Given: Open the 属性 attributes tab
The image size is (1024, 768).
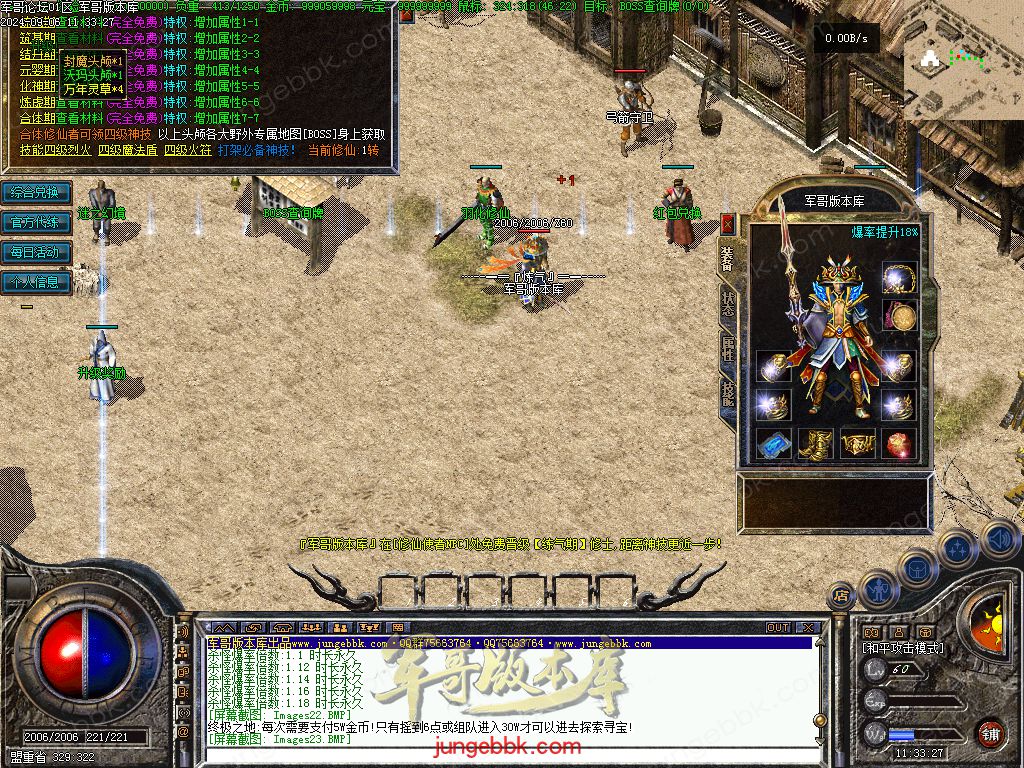Looking at the screenshot, I should tap(727, 347).
